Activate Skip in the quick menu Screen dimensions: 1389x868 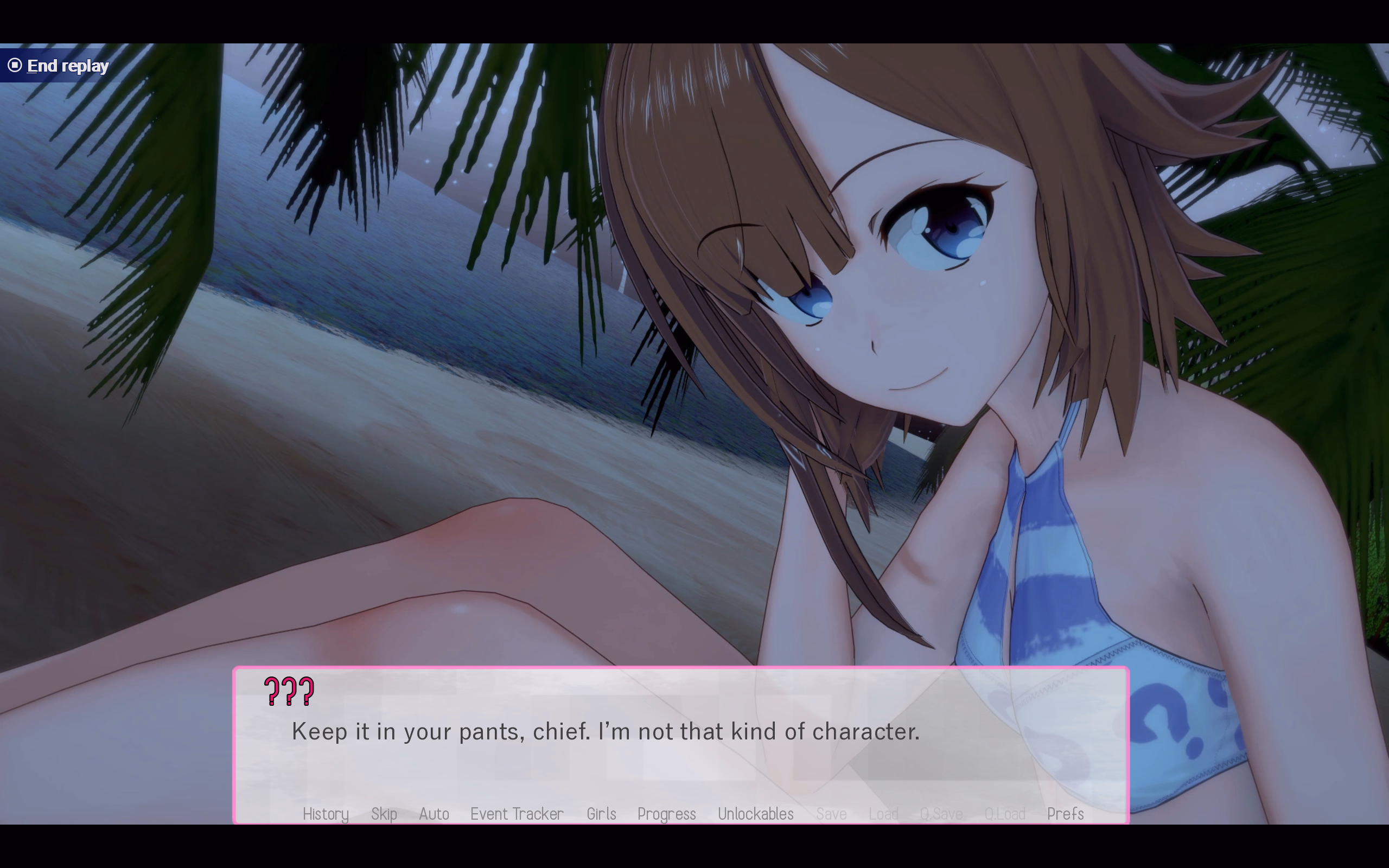[x=384, y=814]
